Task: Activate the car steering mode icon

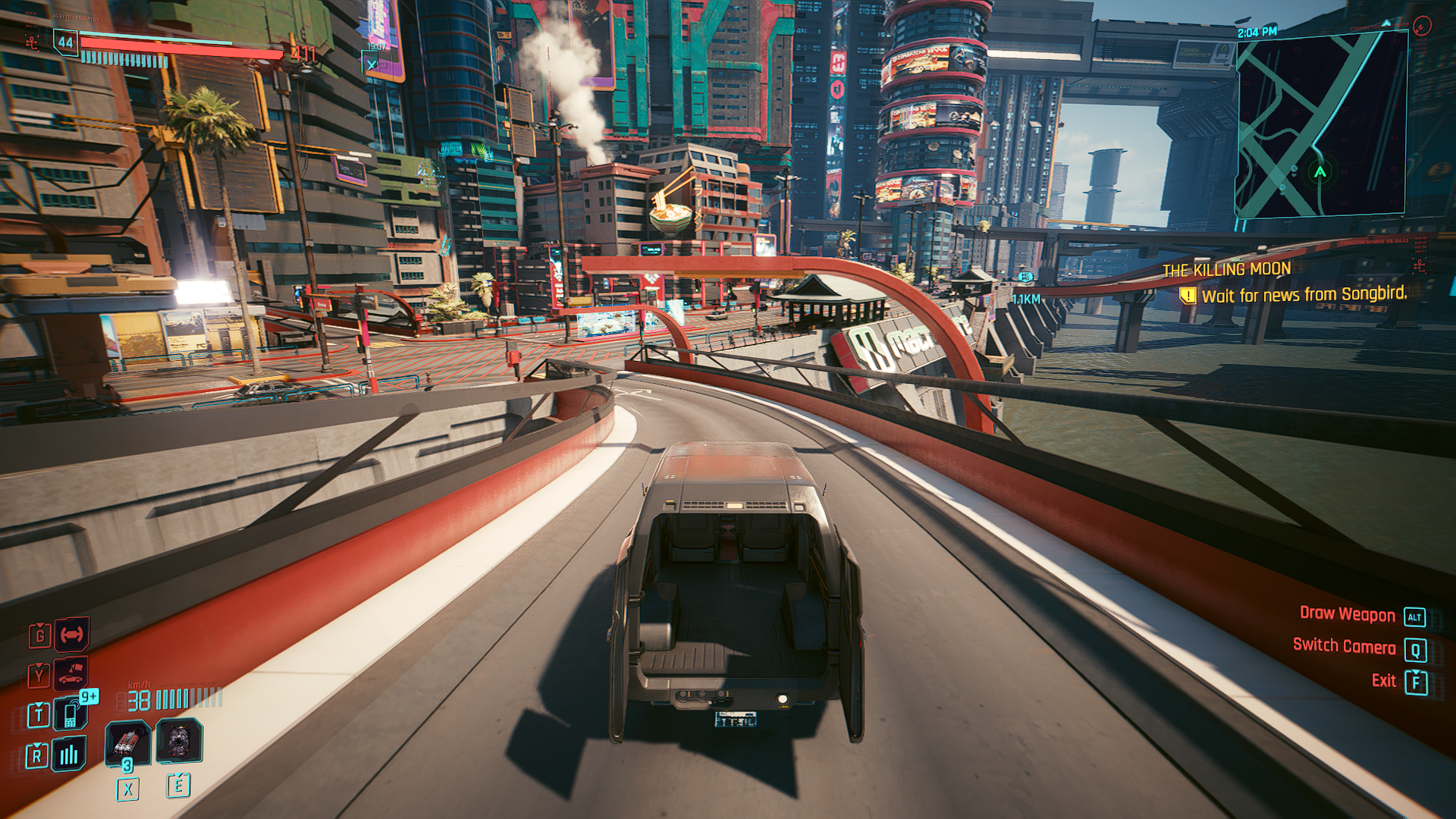Action: click(71, 635)
